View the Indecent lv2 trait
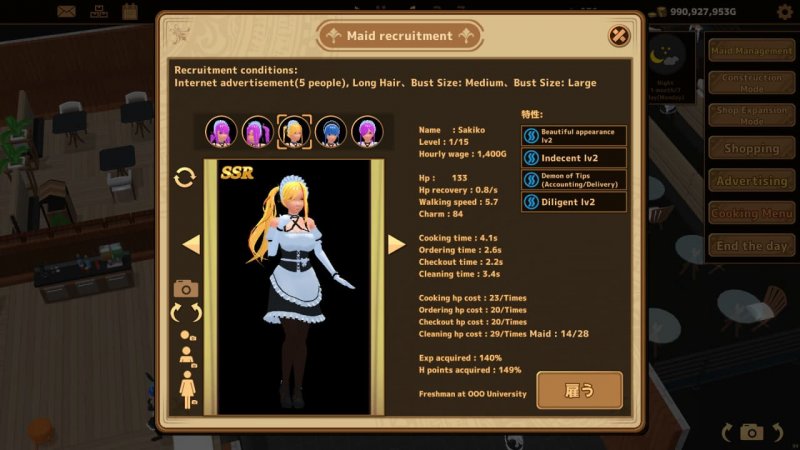 point(574,157)
